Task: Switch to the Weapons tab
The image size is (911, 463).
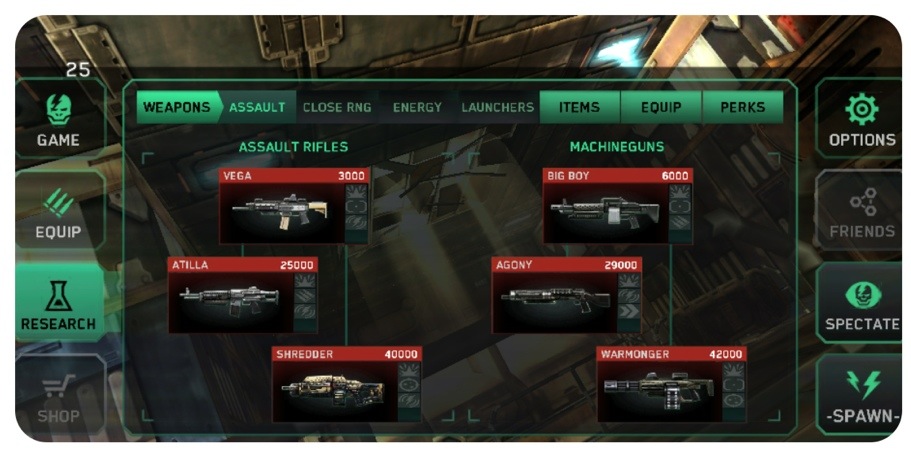Action: click(x=176, y=107)
